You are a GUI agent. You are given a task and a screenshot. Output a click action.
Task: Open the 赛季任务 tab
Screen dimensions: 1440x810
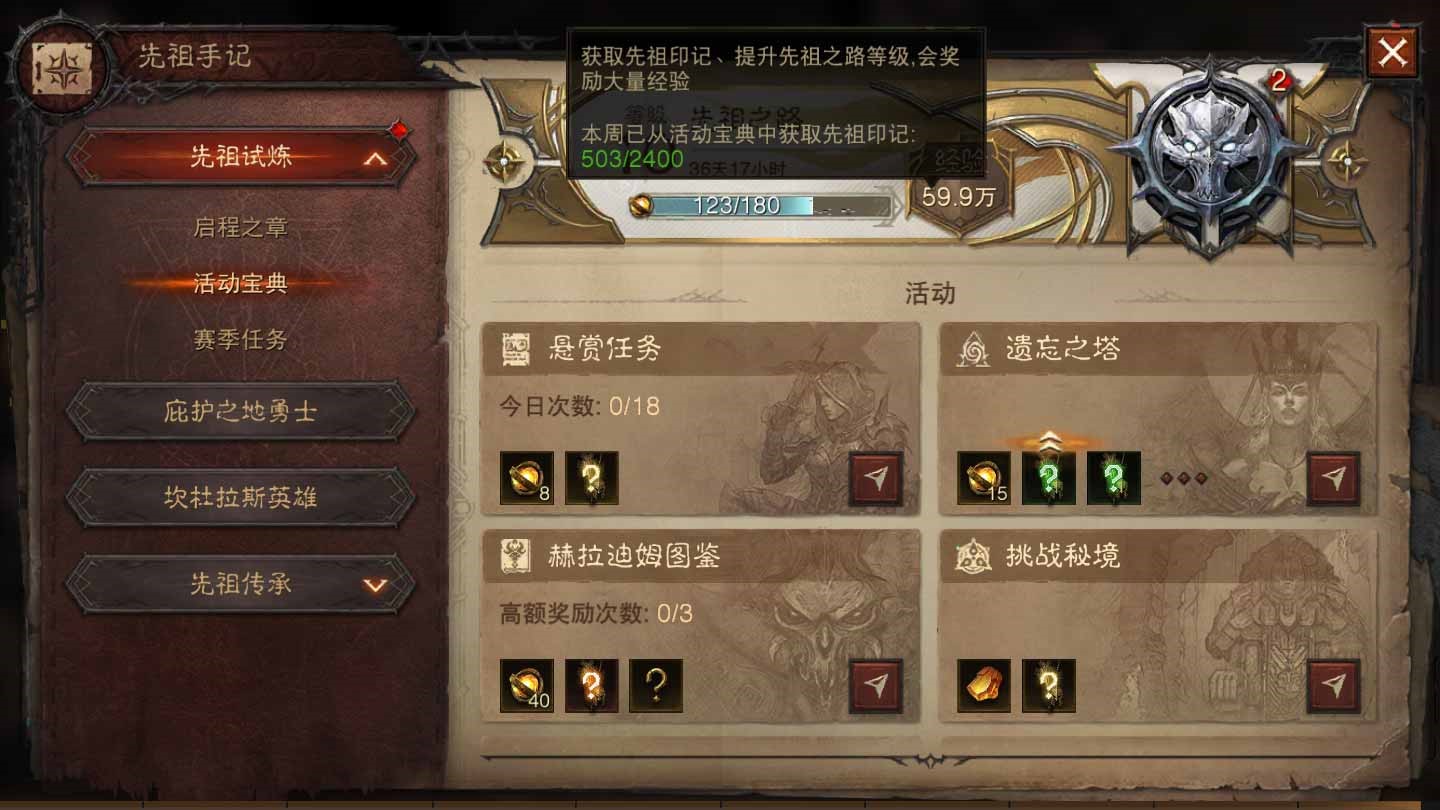(240, 340)
